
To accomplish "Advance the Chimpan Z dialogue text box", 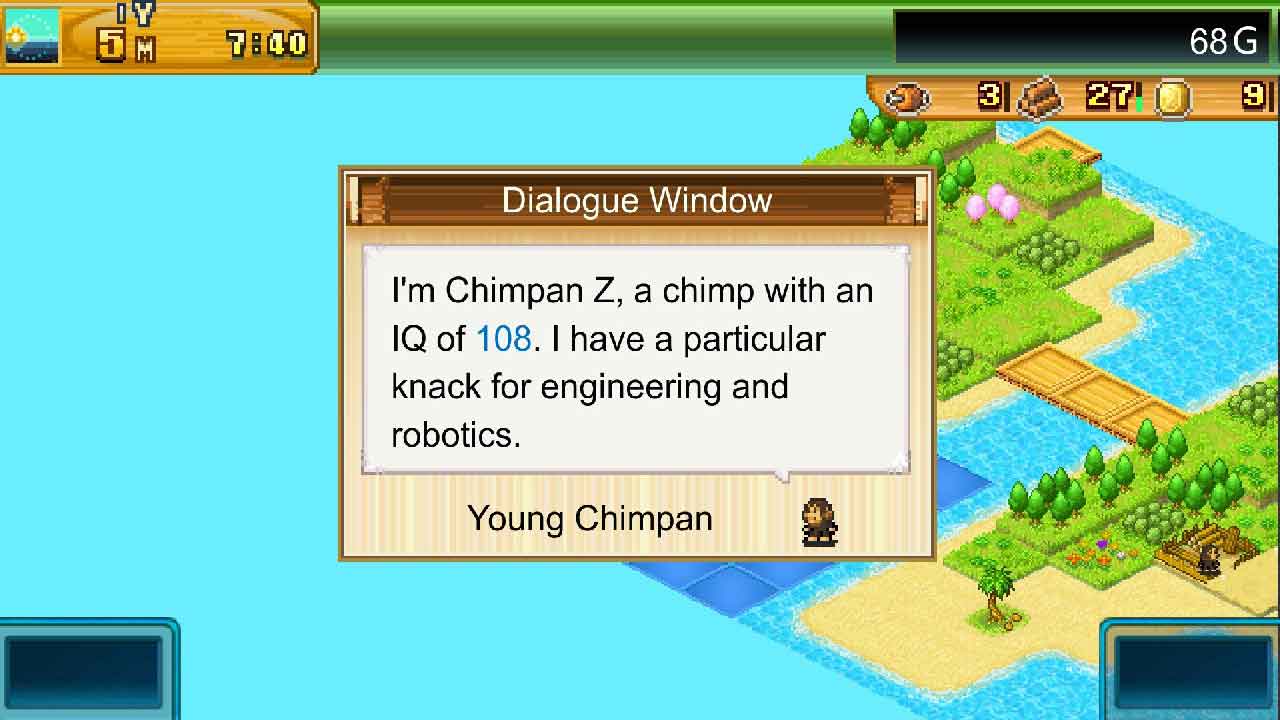I will pos(635,360).
